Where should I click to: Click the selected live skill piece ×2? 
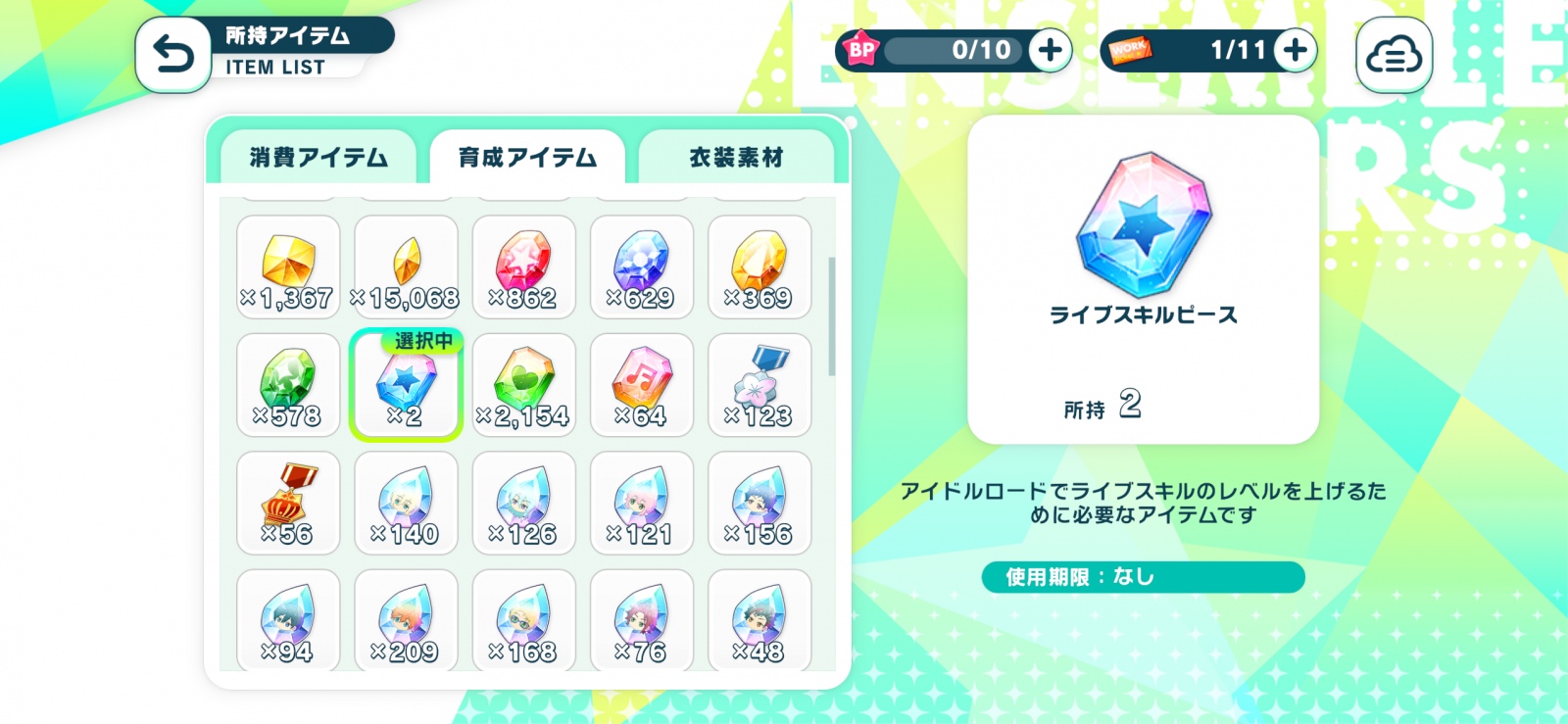[406, 385]
